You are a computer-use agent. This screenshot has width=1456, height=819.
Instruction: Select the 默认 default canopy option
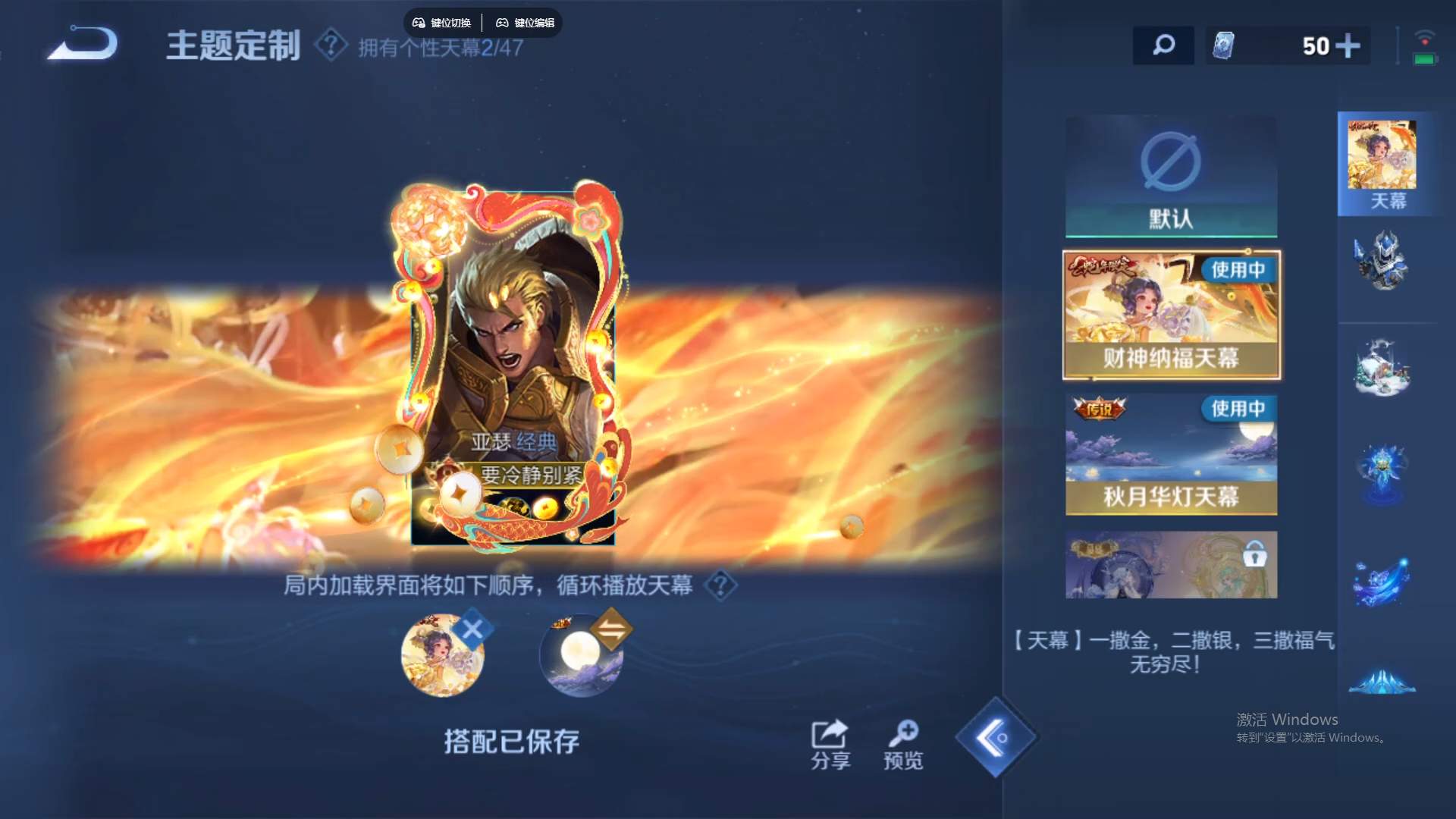[x=1171, y=177]
